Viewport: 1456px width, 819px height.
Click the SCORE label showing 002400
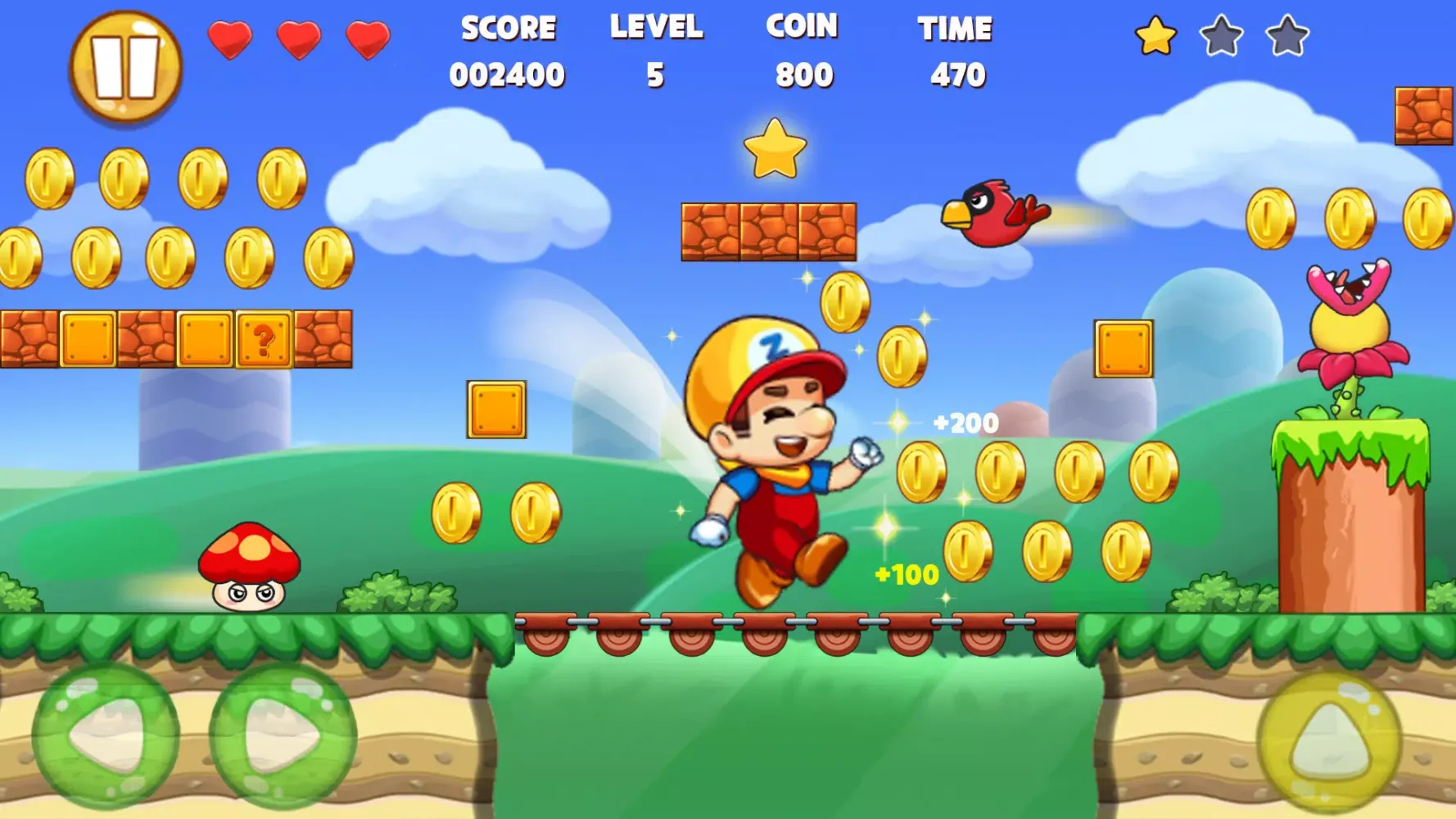click(509, 49)
